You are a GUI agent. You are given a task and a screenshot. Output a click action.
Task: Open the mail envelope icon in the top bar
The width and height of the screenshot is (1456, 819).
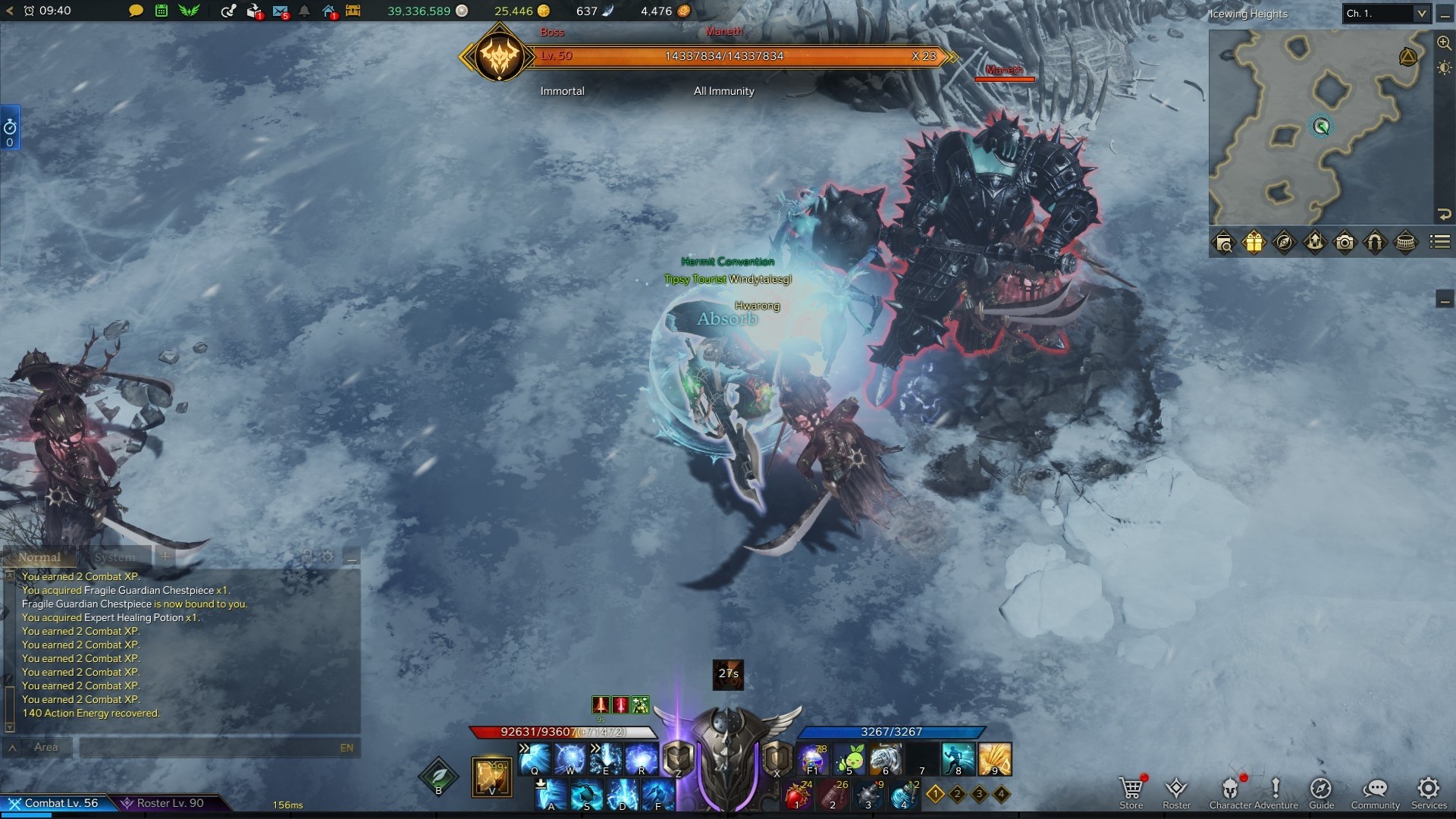point(280,11)
